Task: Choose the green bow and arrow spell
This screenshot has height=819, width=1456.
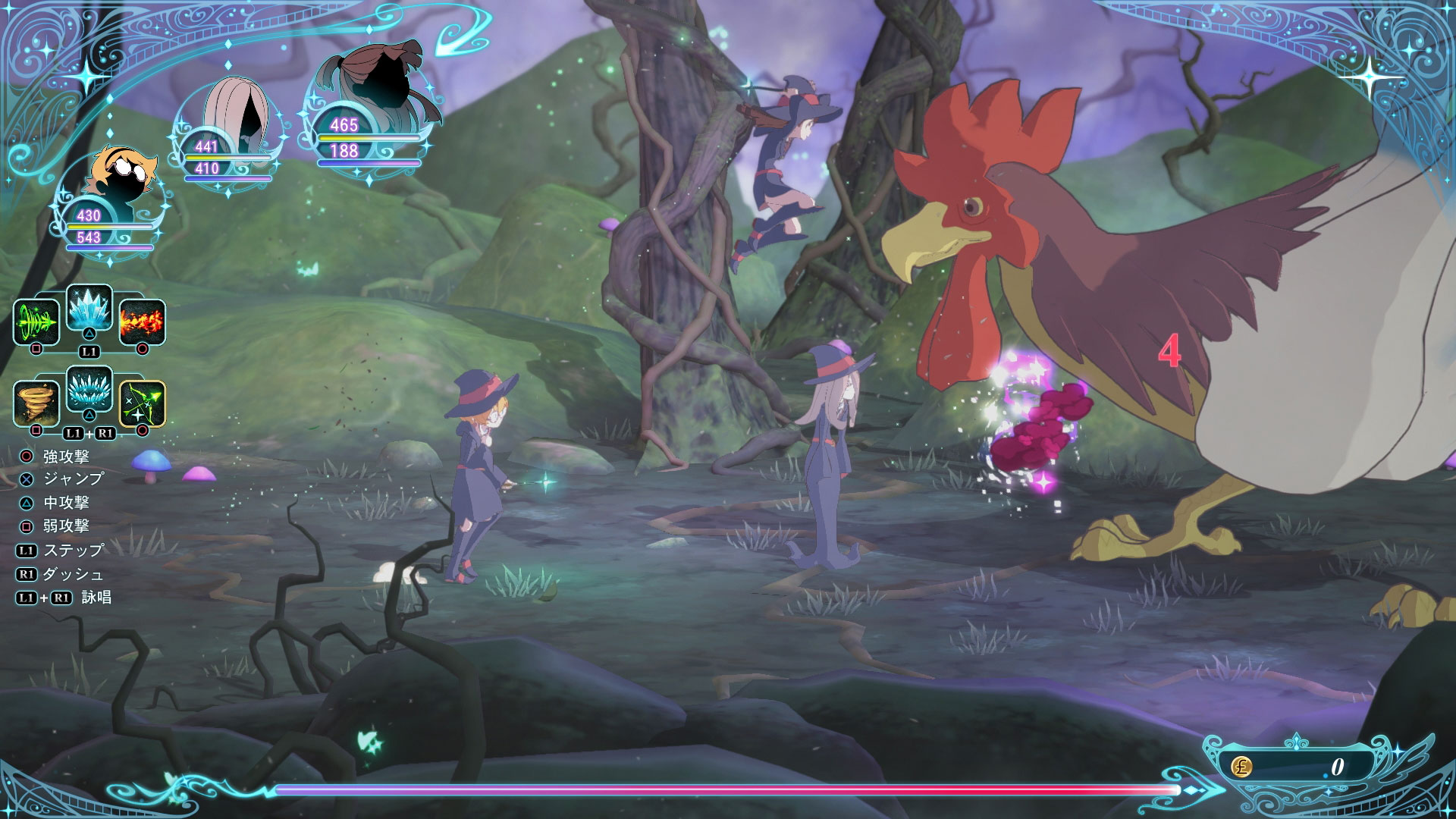Action: [142, 403]
